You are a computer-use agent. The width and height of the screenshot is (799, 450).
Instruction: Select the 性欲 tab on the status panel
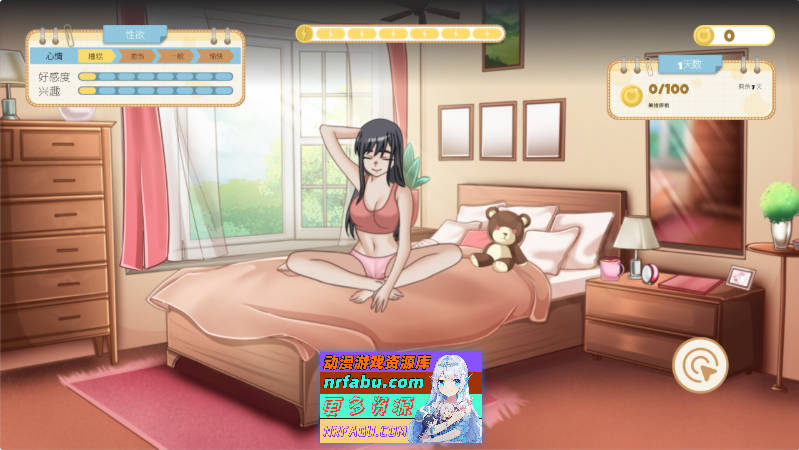[x=135, y=35]
